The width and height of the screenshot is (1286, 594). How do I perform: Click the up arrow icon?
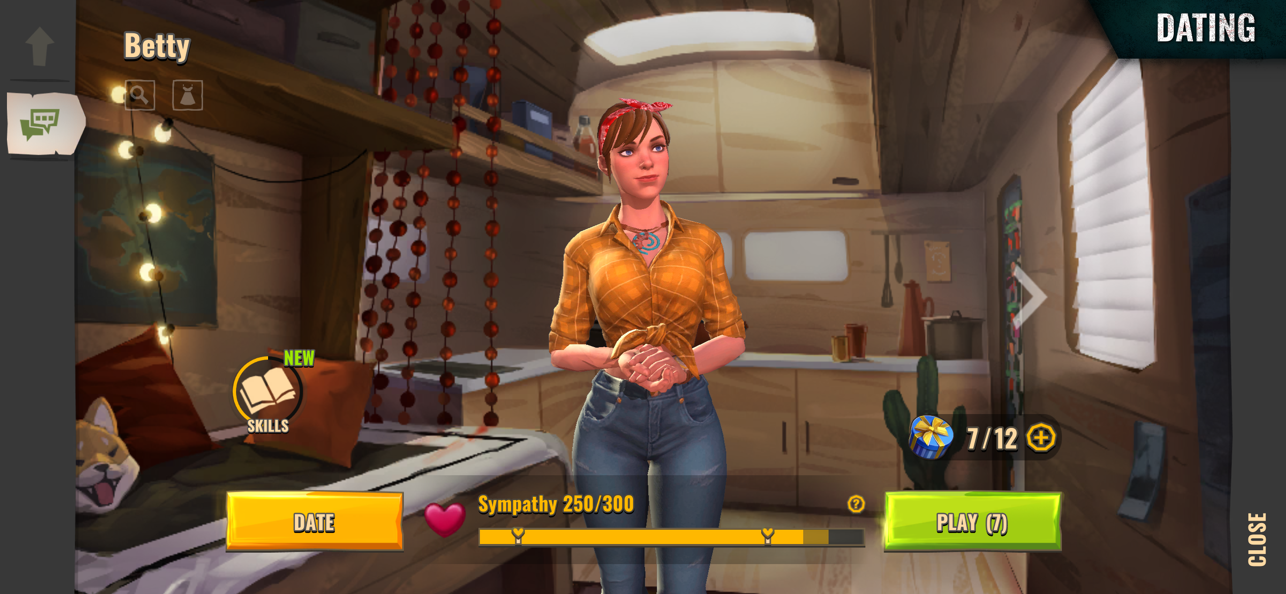coord(40,46)
